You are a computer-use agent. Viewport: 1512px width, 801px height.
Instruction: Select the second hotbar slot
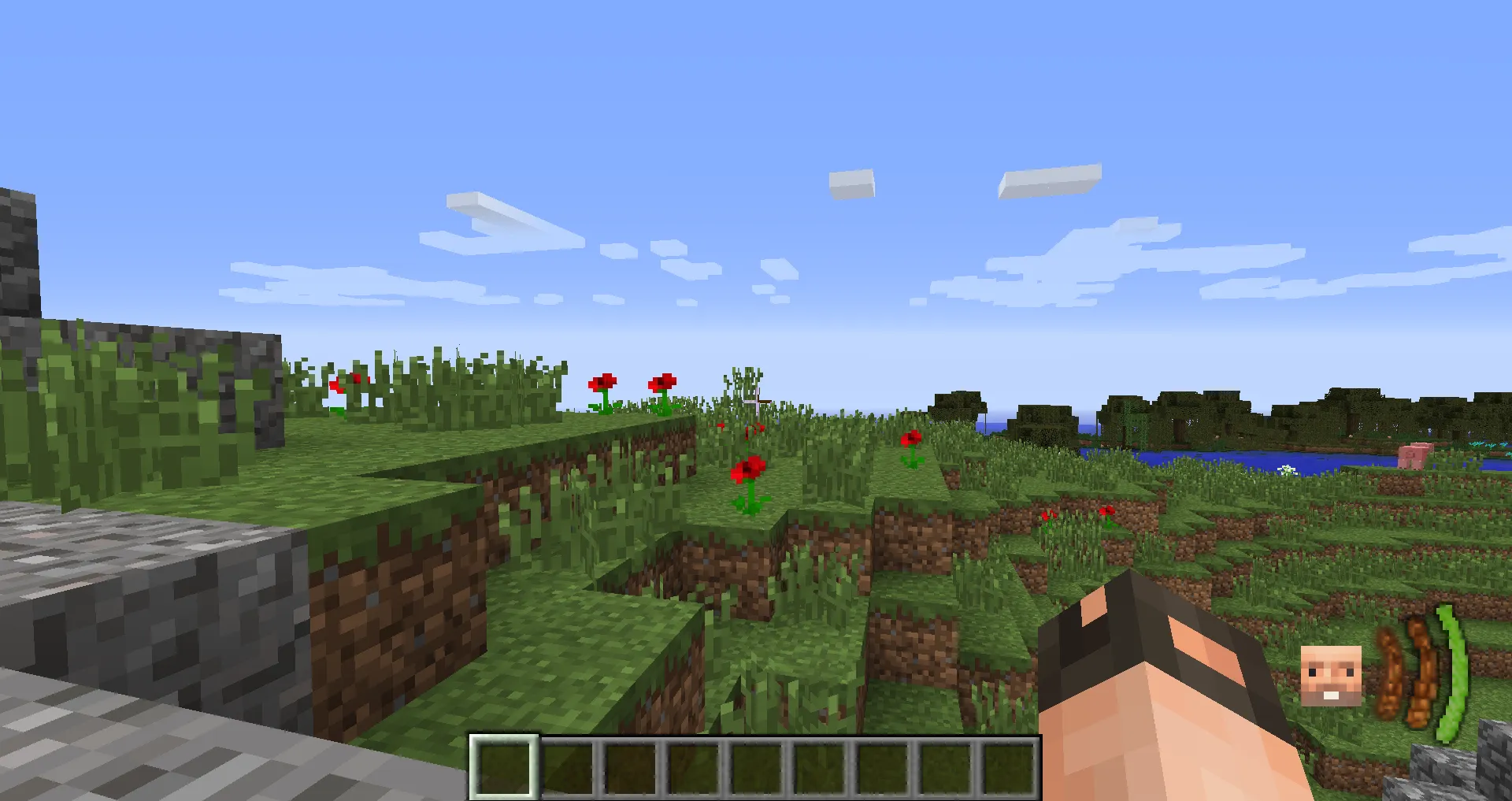tap(568, 768)
